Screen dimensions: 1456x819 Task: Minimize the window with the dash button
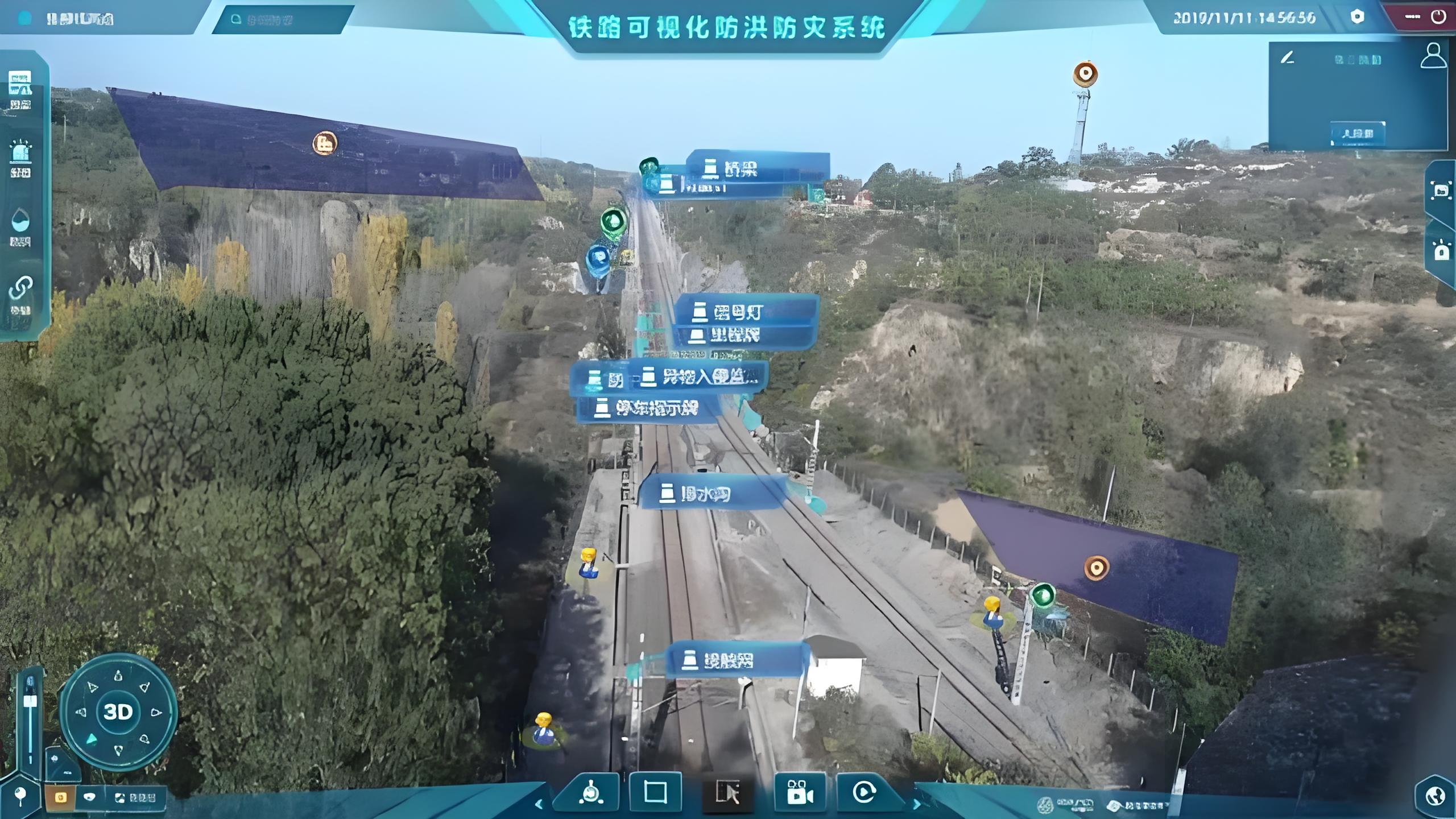tap(1412, 16)
